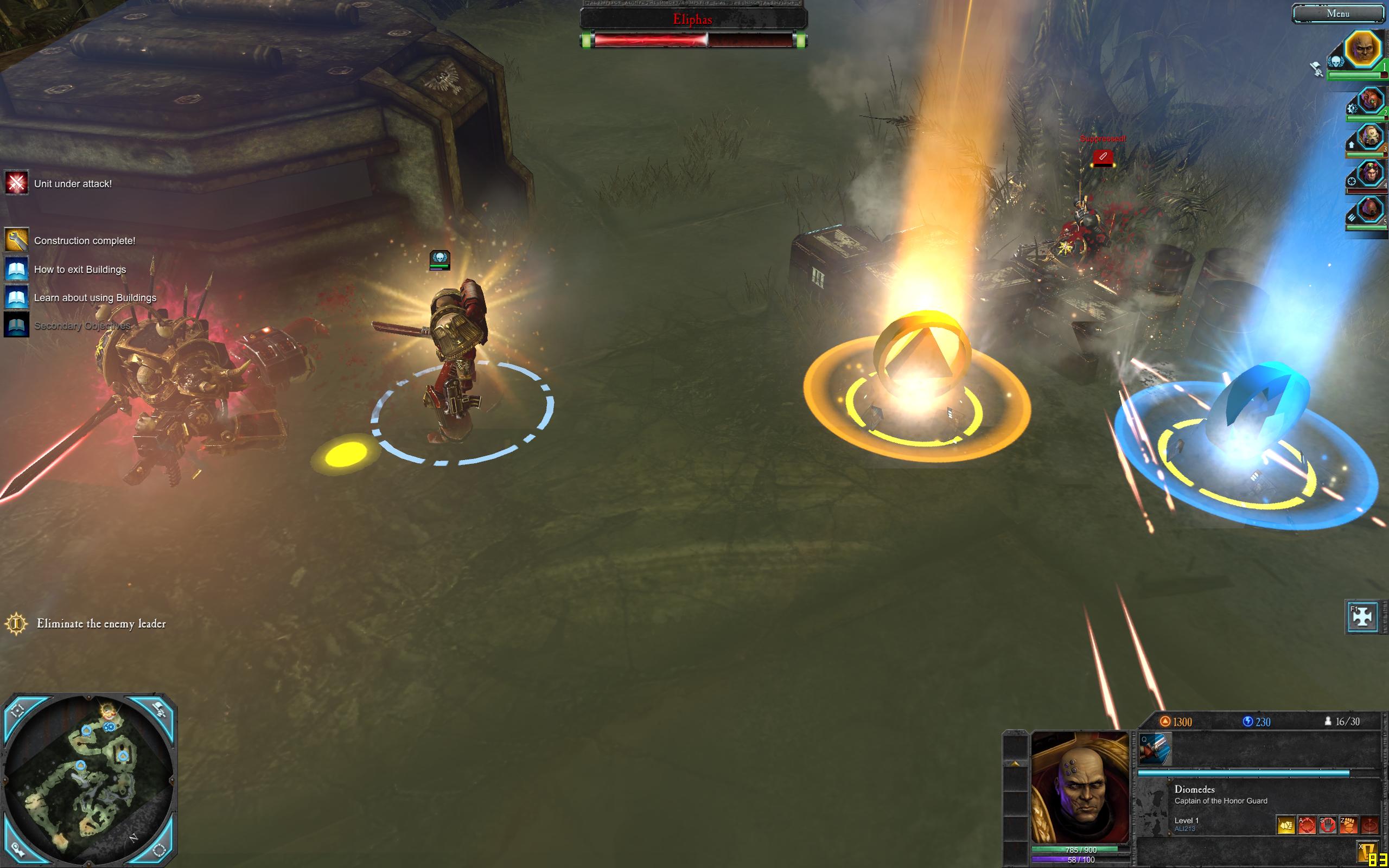Select squad 3 with the white helmet
Viewport: 1389px width, 868px height.
(1369, 138)
